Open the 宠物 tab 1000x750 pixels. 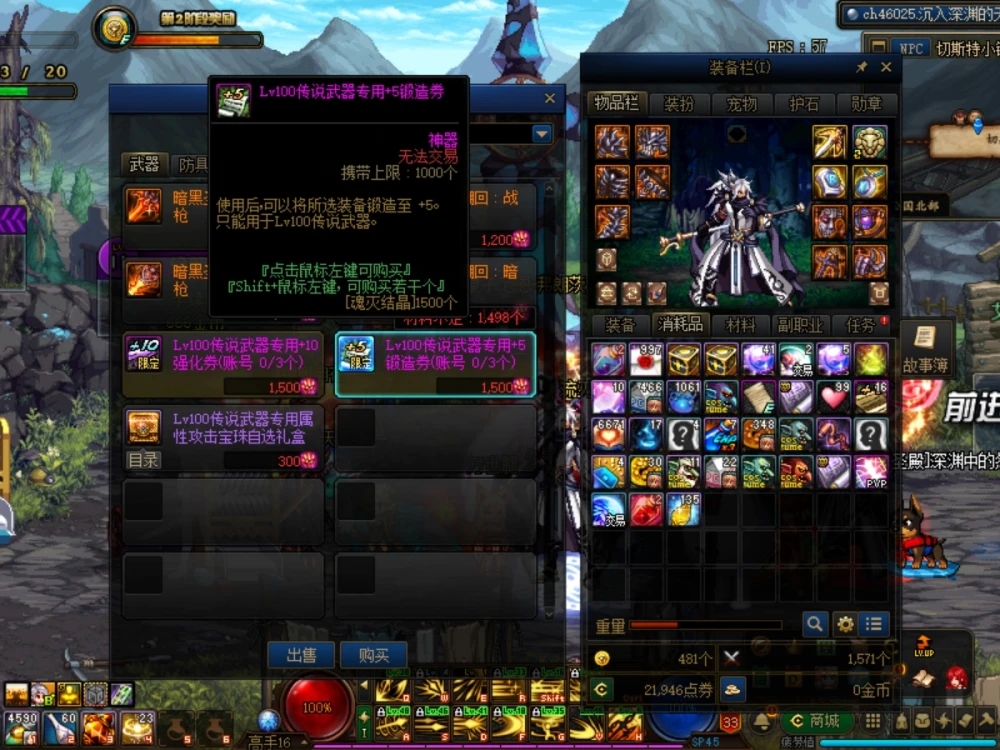tap(741, 103)
